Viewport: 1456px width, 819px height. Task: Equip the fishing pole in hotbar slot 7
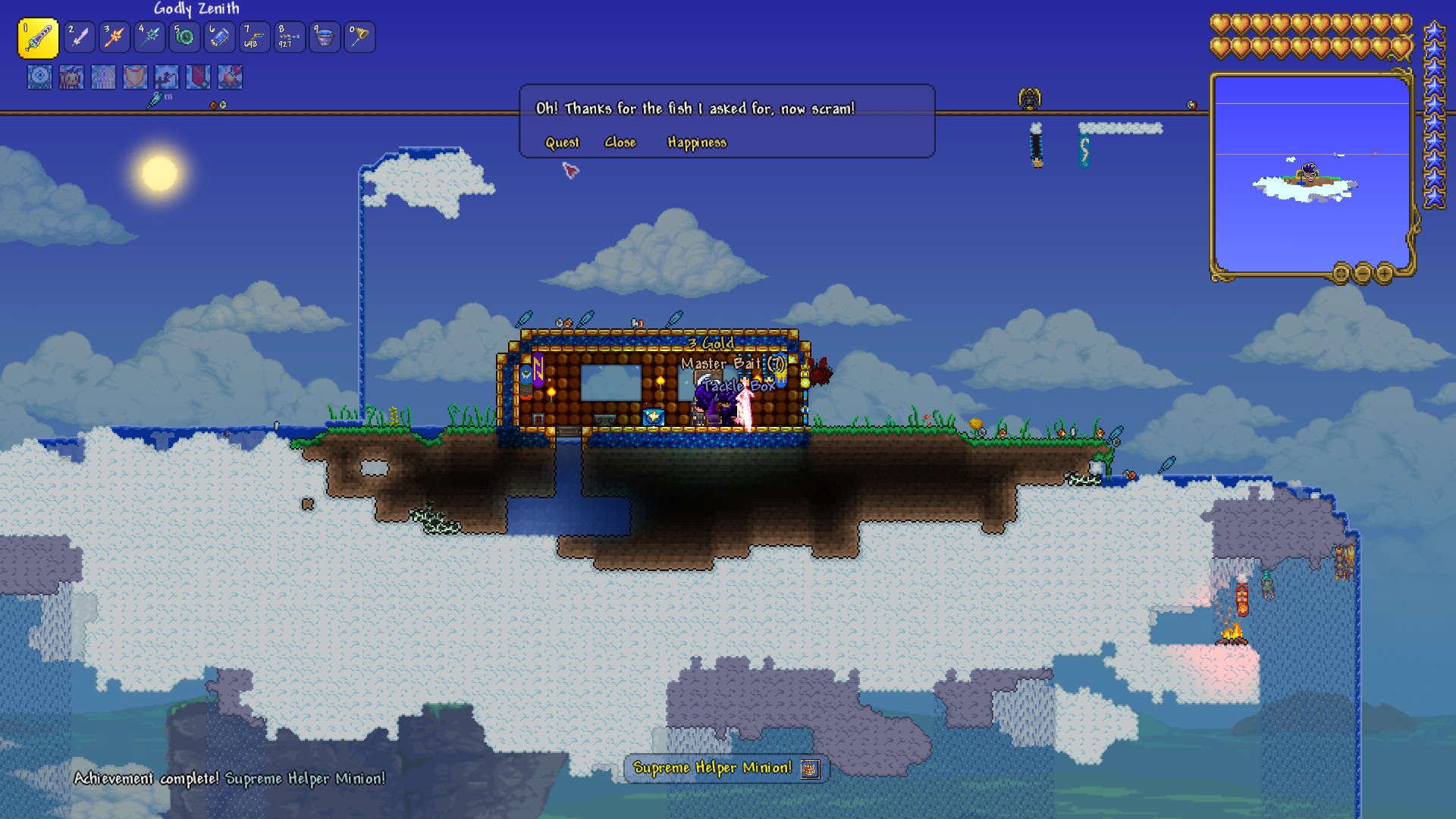[x=254, y=36]
